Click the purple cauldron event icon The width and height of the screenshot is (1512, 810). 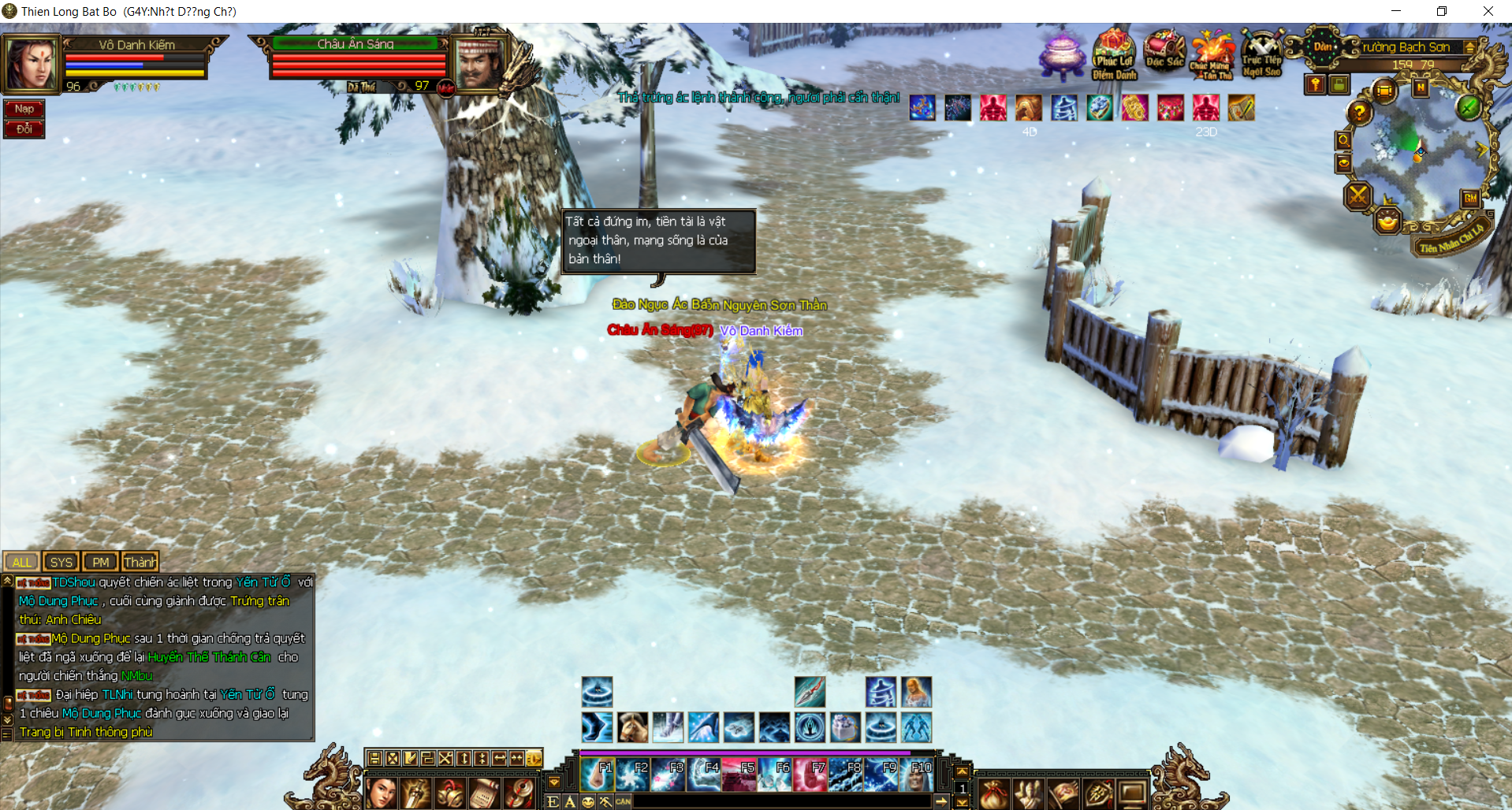pos(1061,55)
